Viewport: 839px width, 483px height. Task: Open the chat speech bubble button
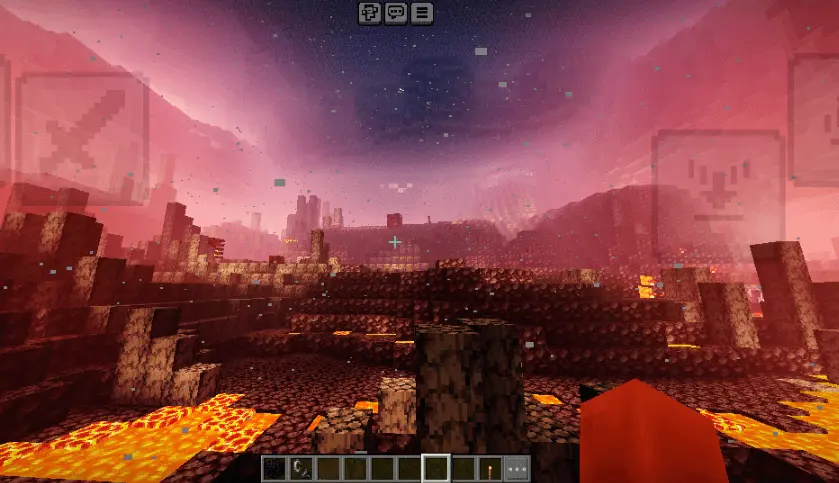(x=396, y=13)
